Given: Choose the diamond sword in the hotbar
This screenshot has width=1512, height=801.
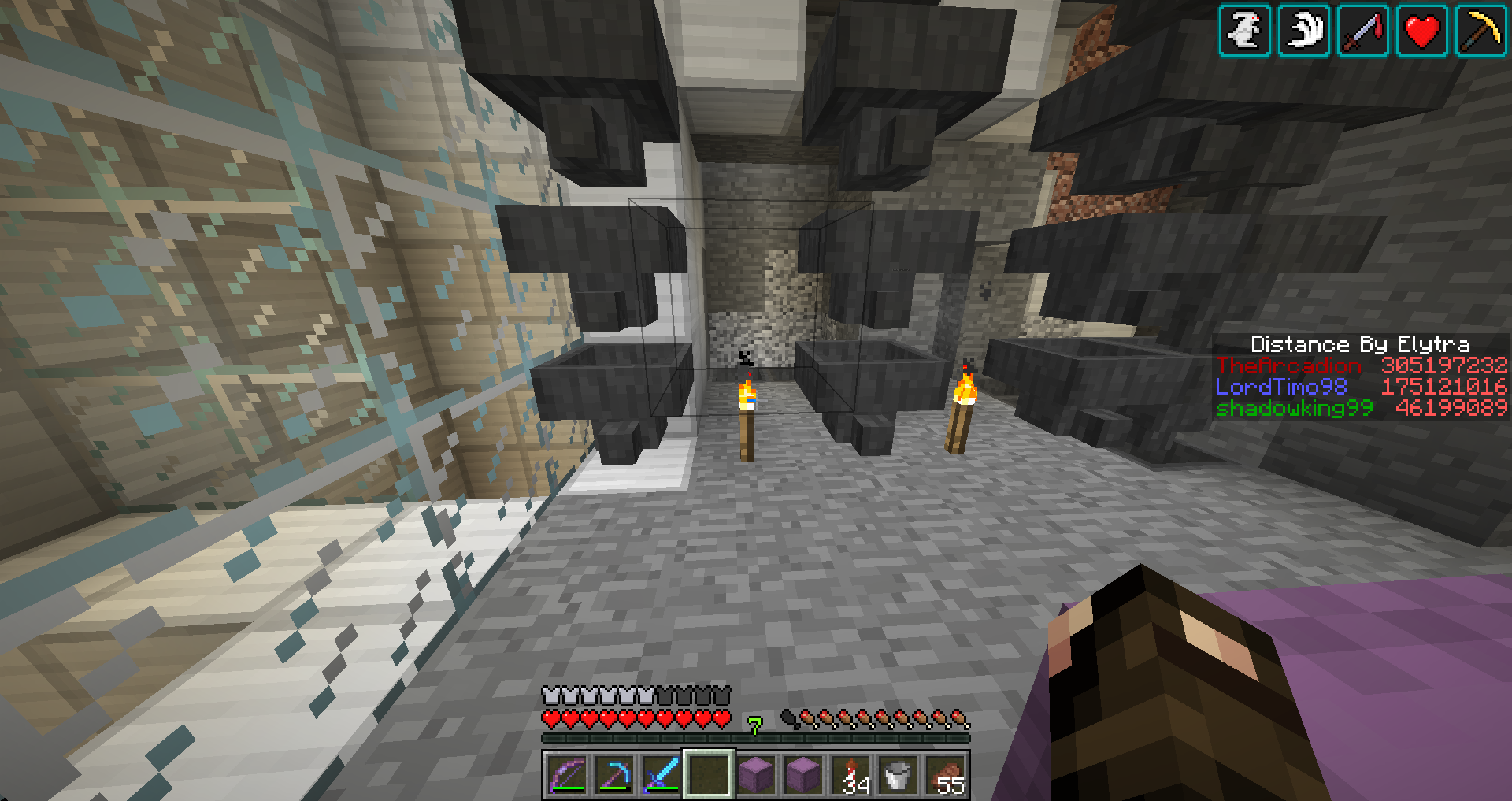Looking at the screenshot, I should coord(661,775).
